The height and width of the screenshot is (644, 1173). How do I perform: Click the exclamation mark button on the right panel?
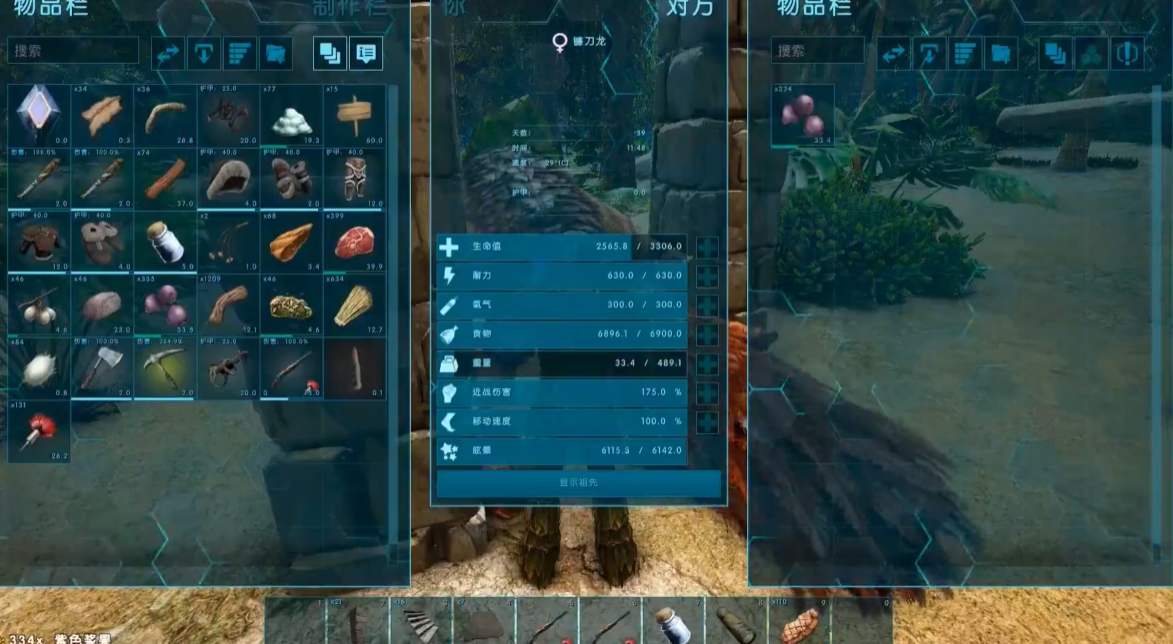pyautogui.click(x=1127, y=53)
